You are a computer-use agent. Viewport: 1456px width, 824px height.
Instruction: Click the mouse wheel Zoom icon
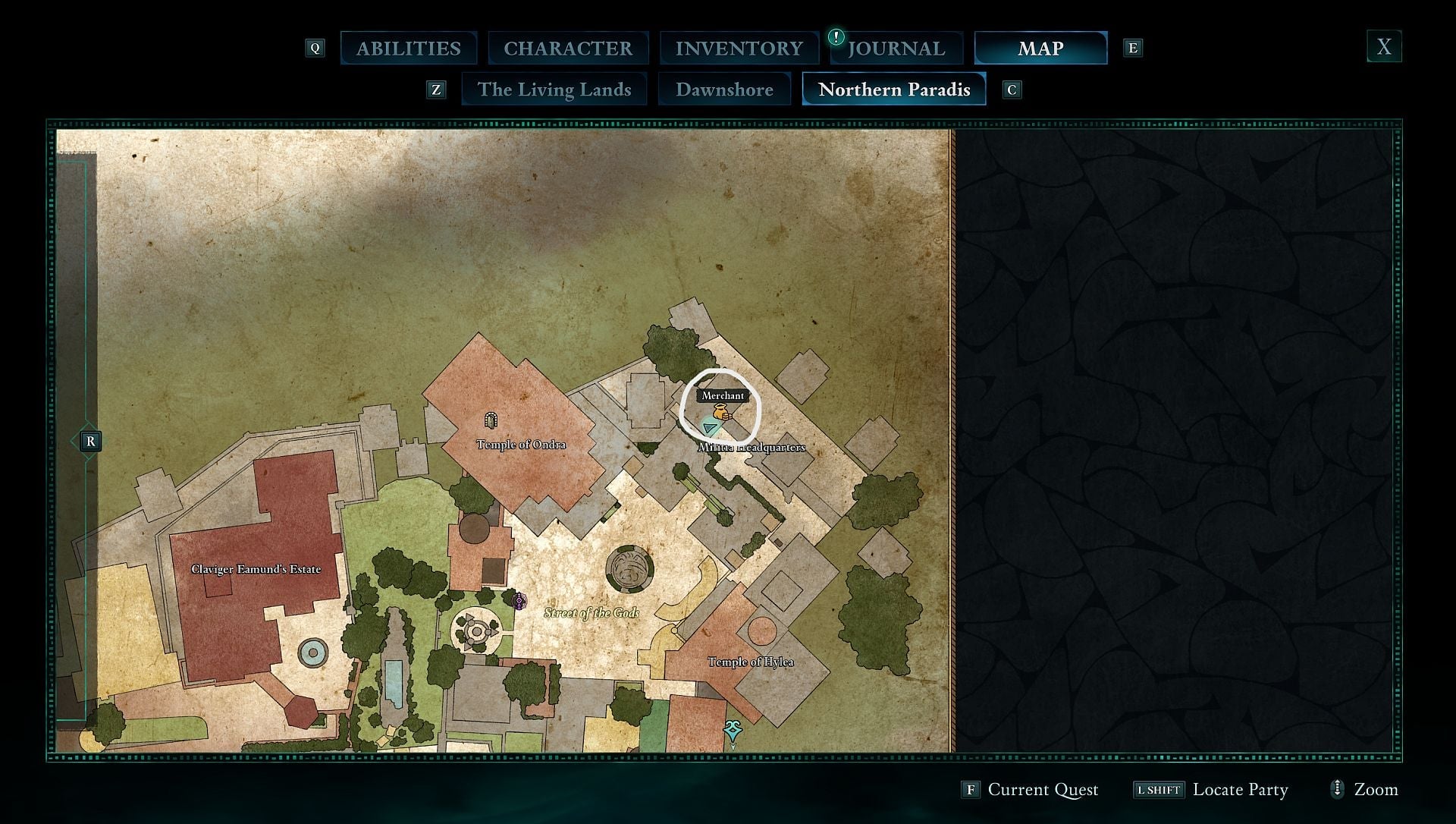1337,789
